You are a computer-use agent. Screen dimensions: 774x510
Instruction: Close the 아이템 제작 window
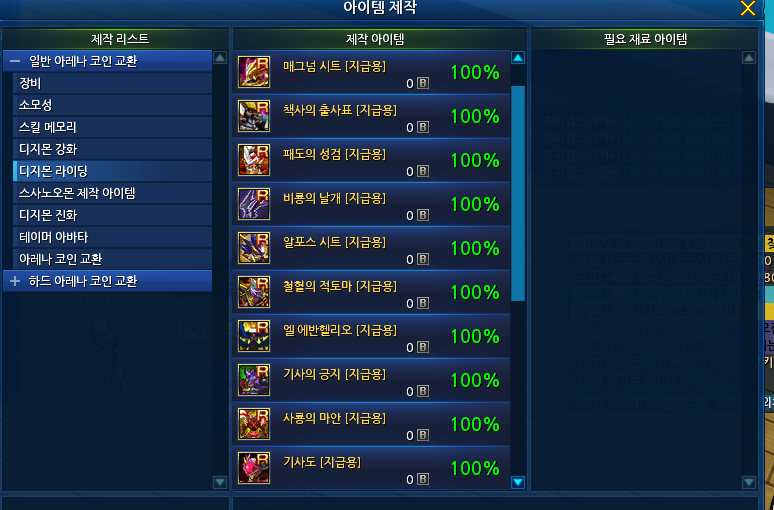click(747, 9)
